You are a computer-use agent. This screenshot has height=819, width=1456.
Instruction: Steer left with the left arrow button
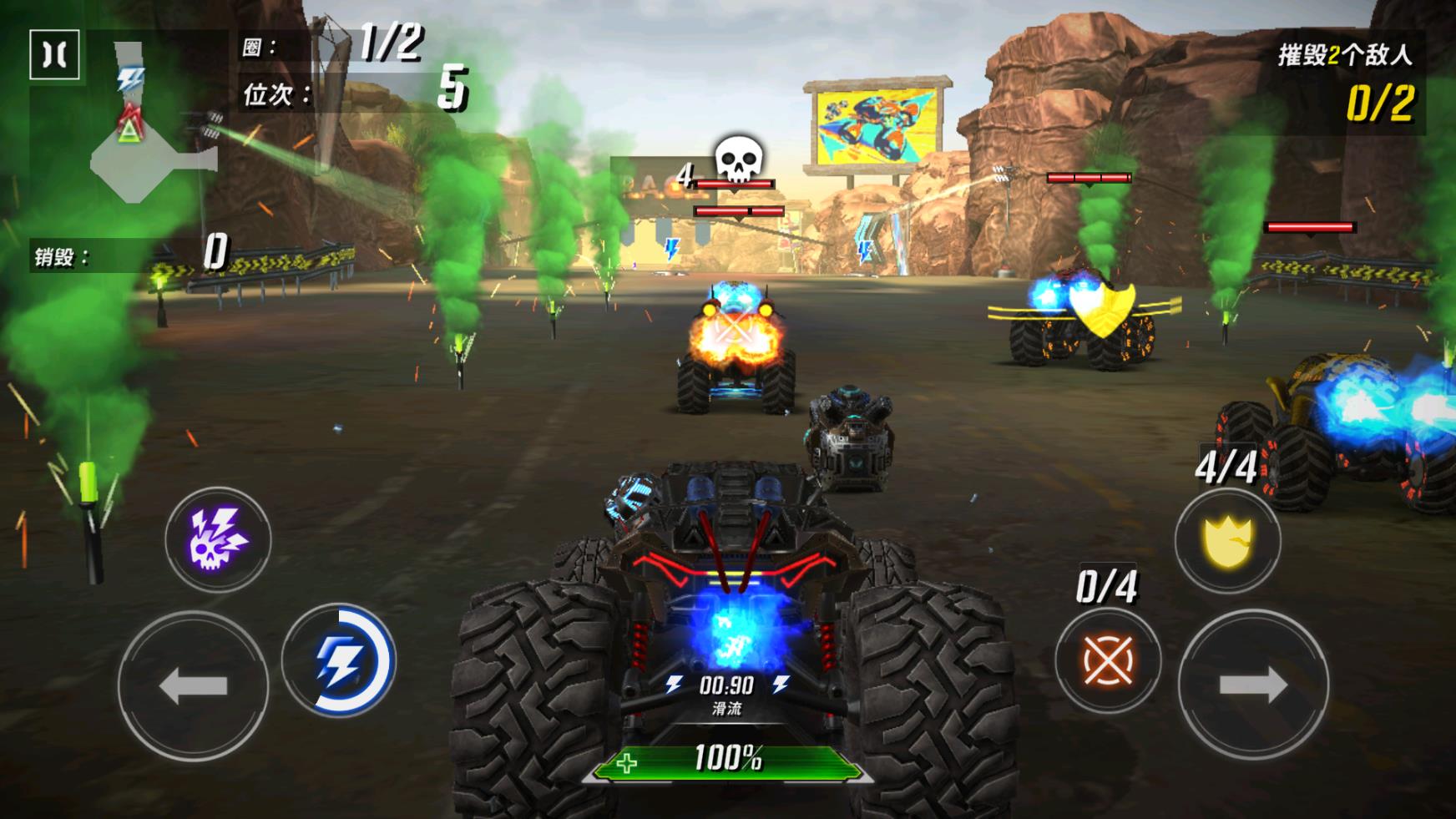coord(193,685)
